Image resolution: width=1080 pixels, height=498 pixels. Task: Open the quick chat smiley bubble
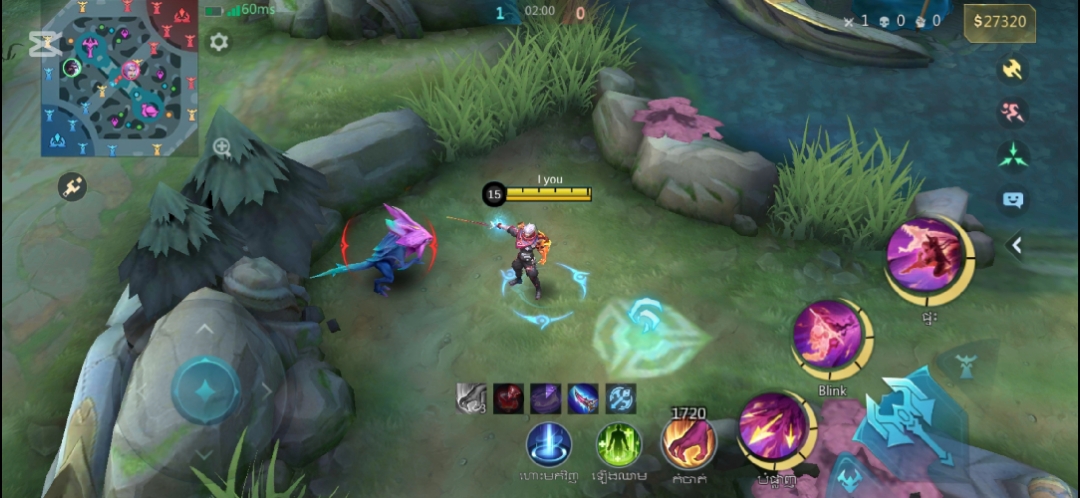pos(1013,200)
